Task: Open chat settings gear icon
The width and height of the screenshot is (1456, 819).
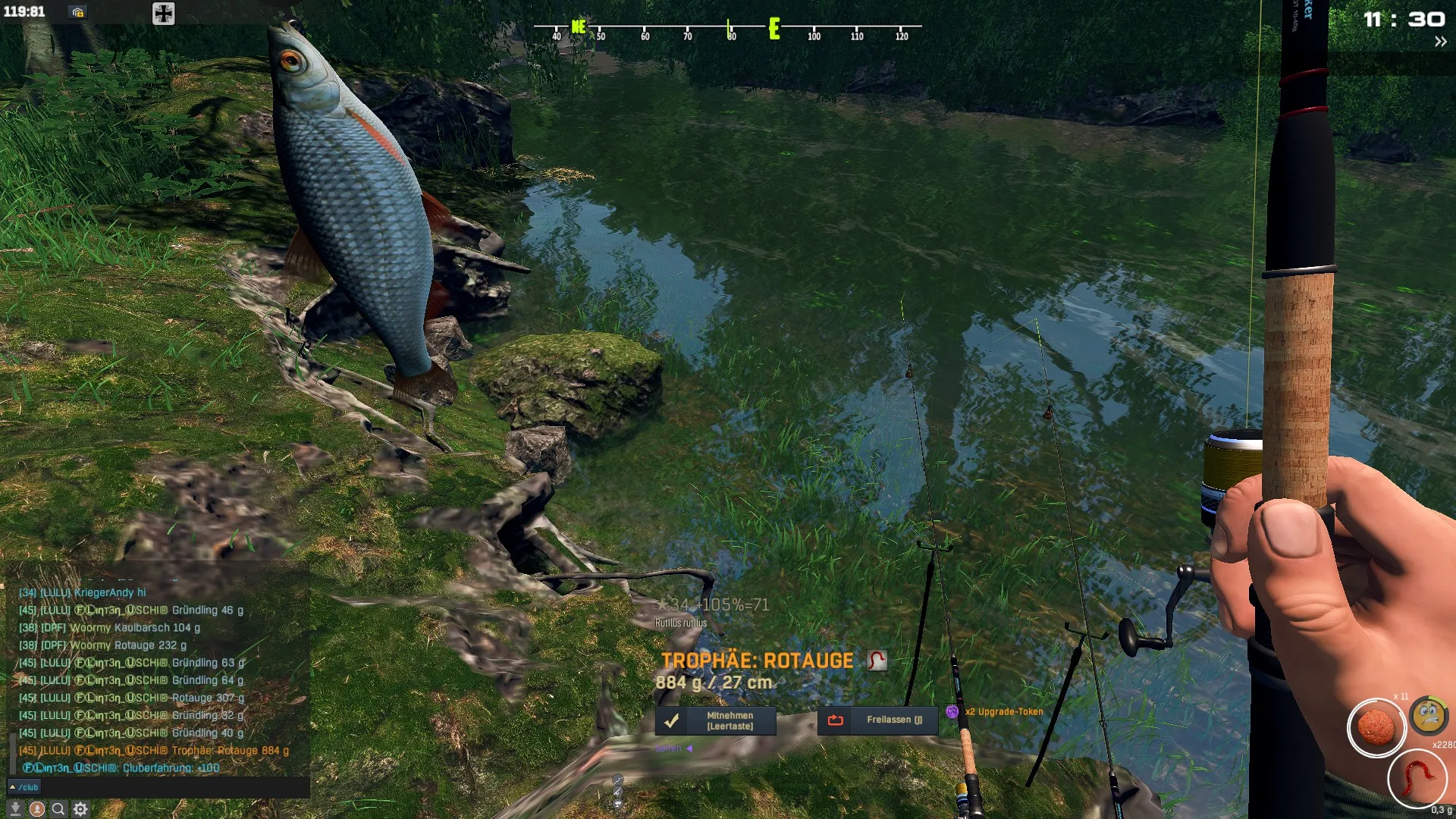Action: 80,808
